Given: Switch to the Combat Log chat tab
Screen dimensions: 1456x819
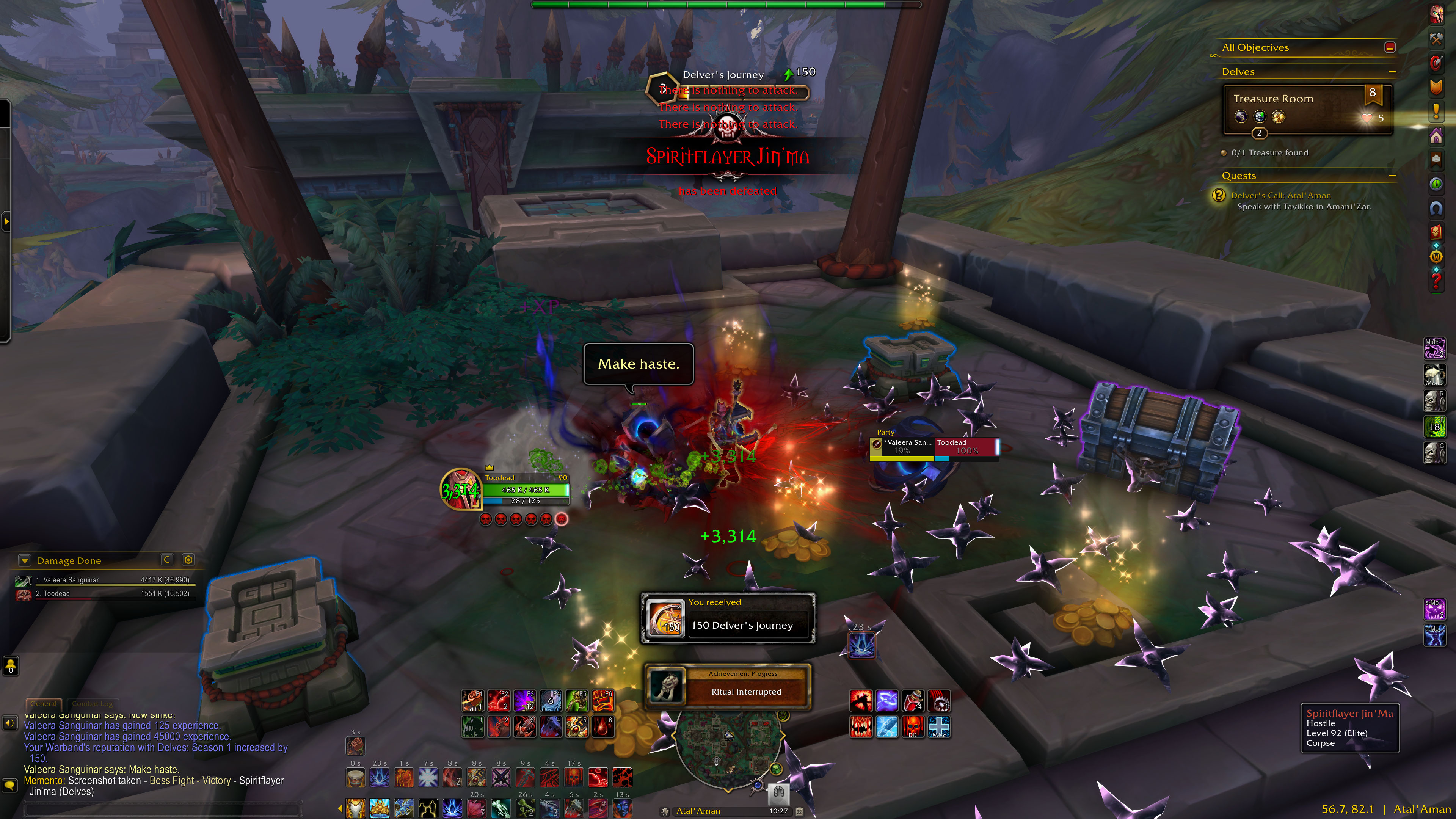Looking at the screenshot, I should tap(93, 704).
